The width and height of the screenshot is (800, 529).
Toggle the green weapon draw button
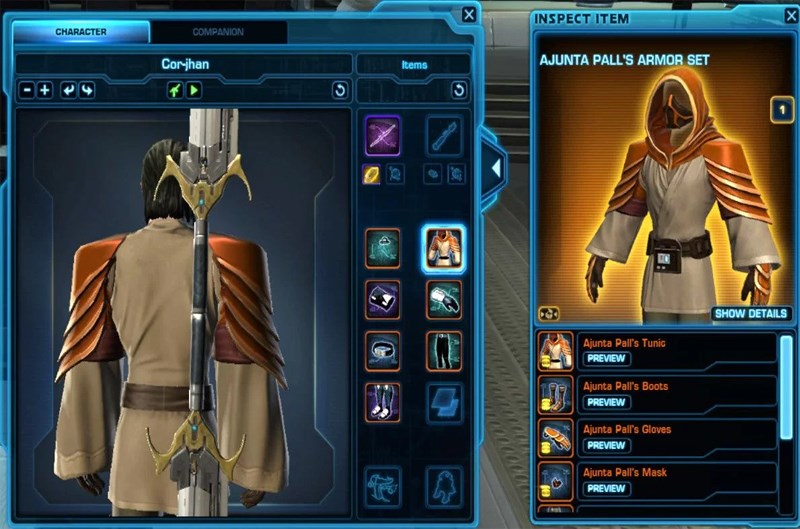point(175,91)
